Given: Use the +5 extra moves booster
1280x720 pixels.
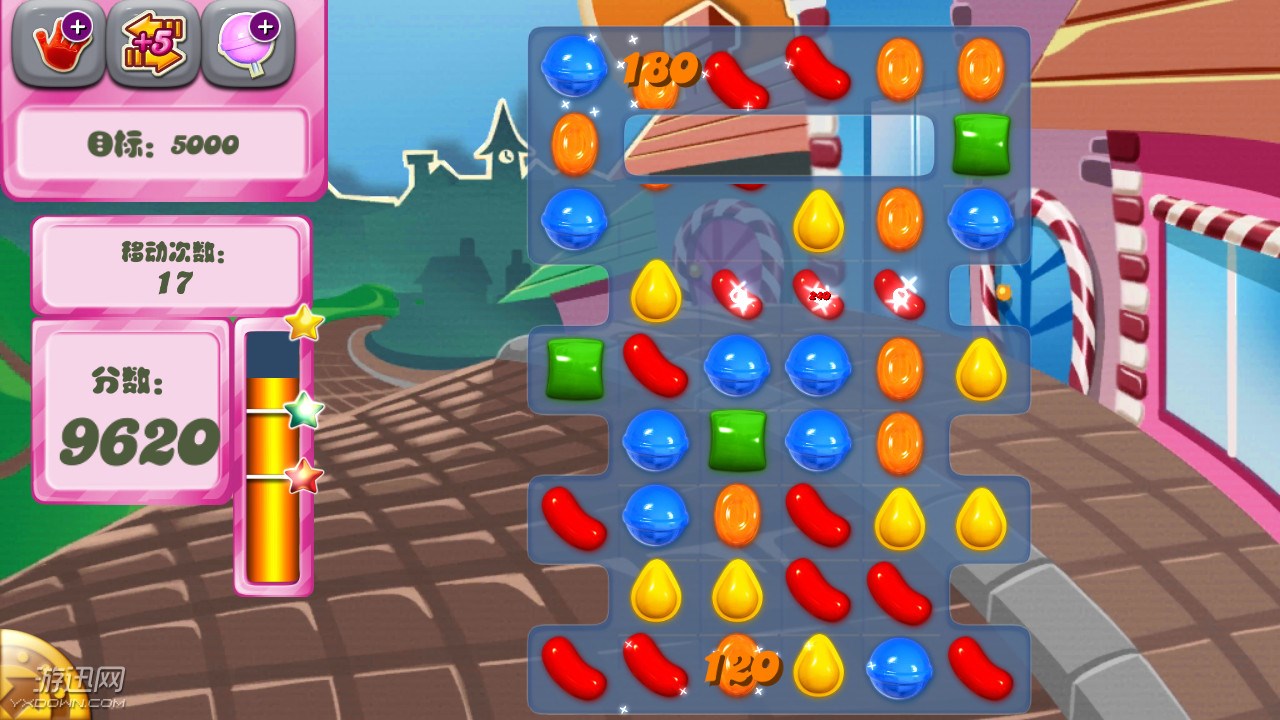Looking at the screenshot, I should [153, 45].
